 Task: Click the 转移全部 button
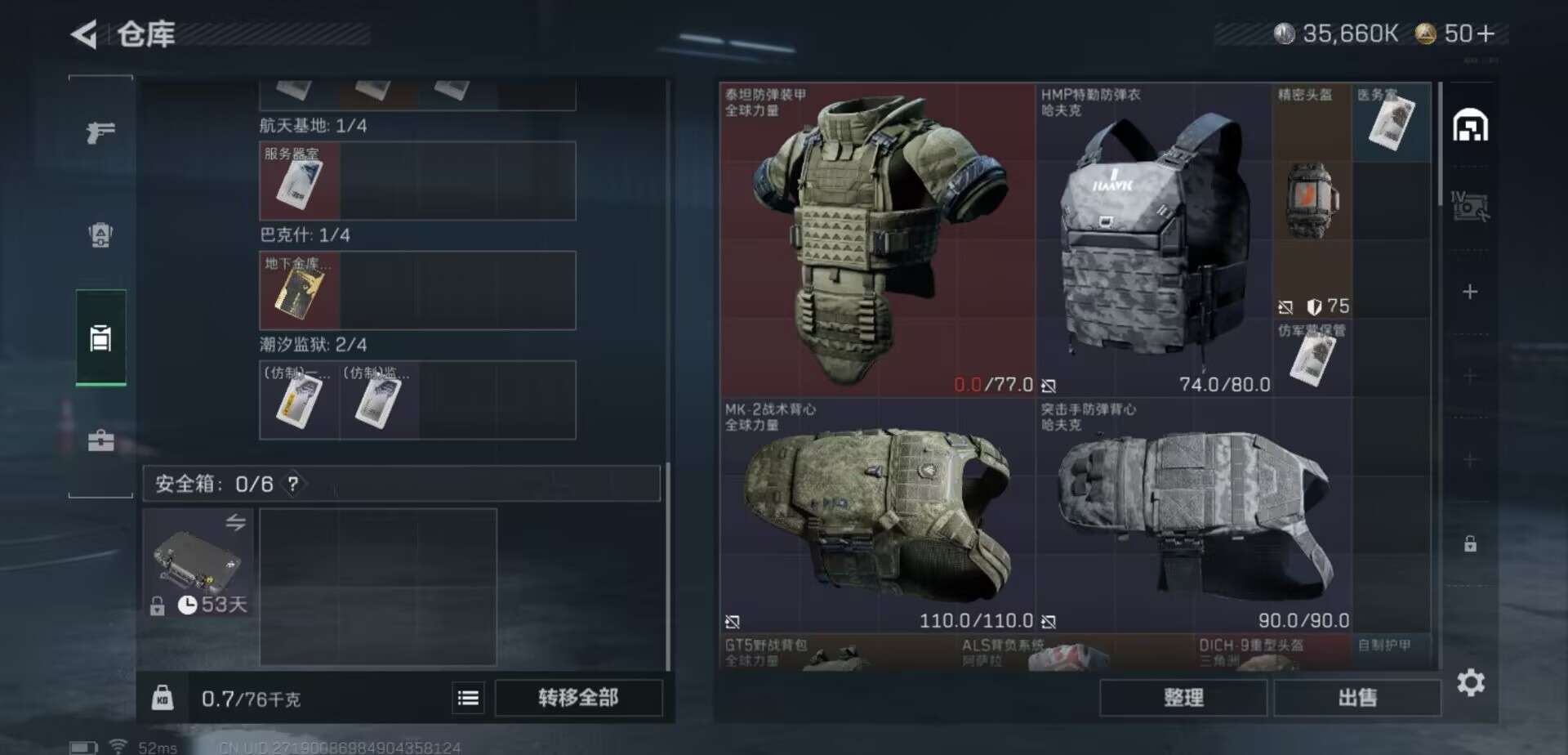pos(578,698)
